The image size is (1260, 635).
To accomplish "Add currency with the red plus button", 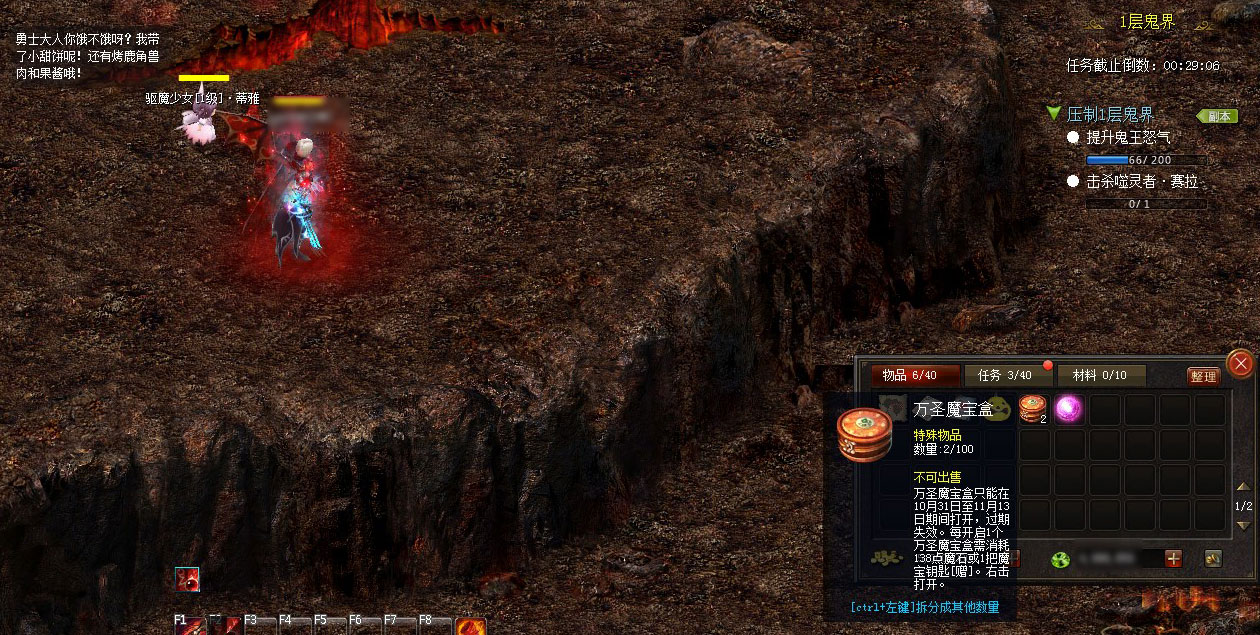I will click(1173, 559).
